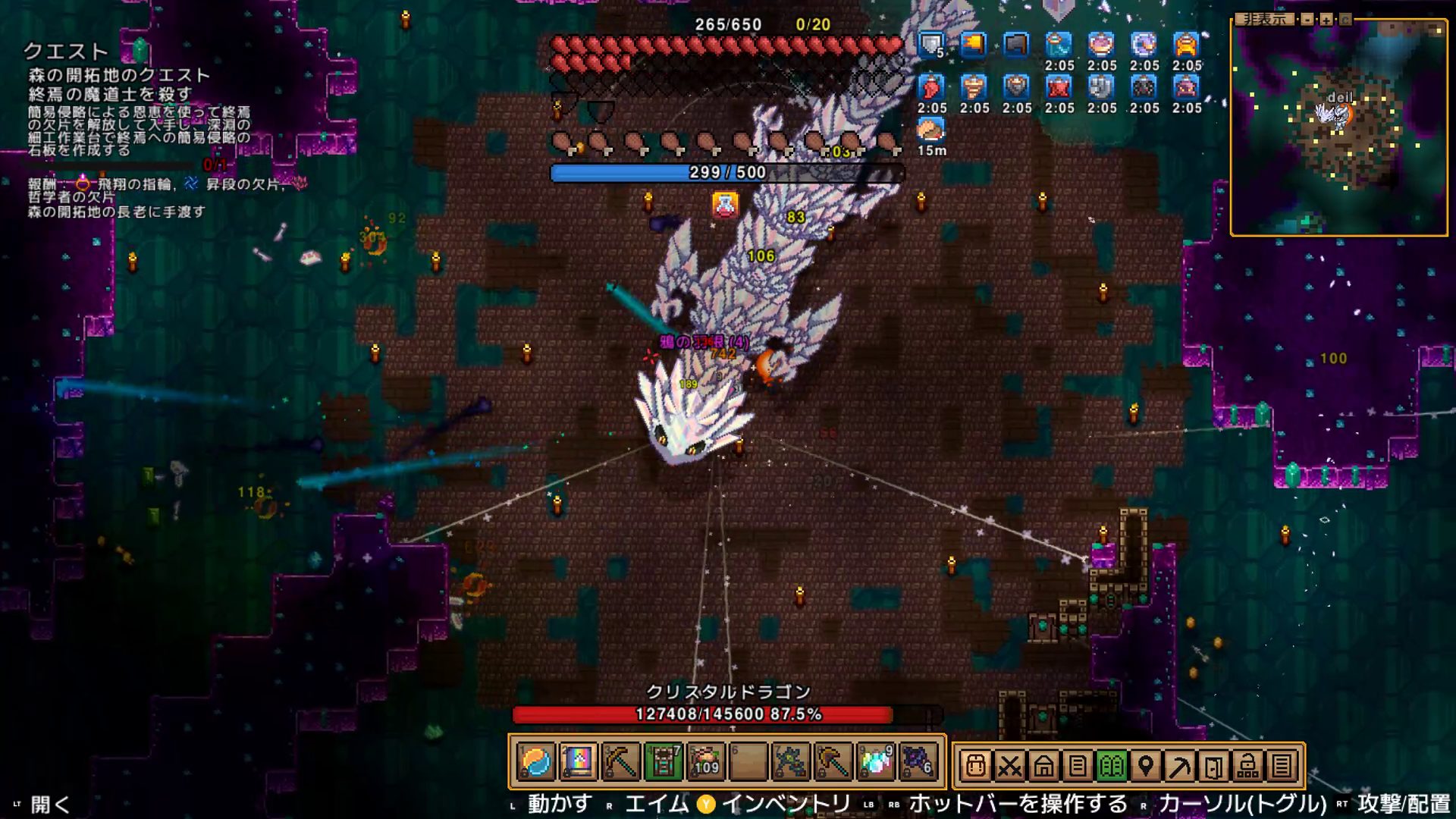Open the crossed swords menu button
Image resolution: width=1456 pixels, height=819 pixels.
click(x=1009, y=766)
